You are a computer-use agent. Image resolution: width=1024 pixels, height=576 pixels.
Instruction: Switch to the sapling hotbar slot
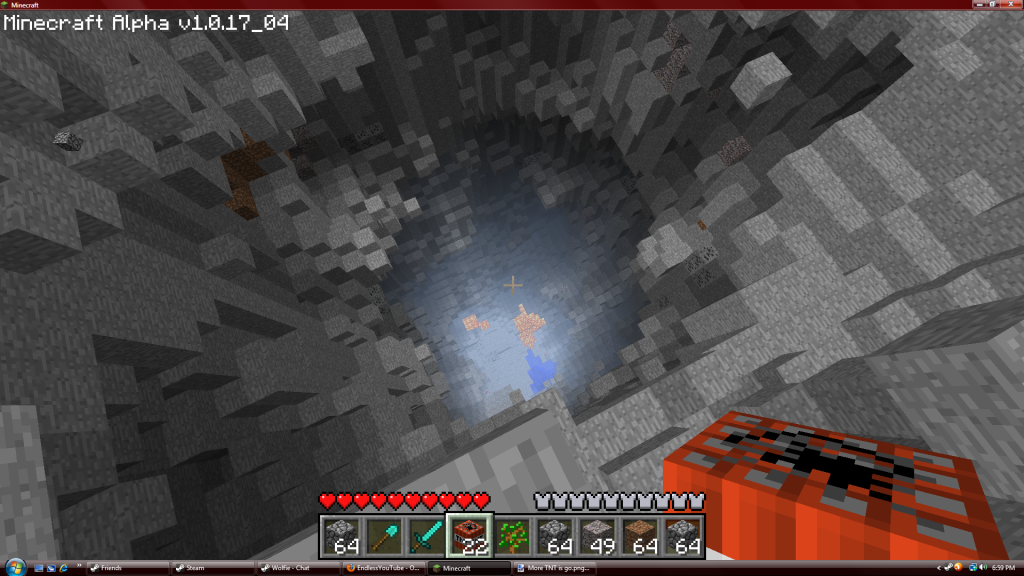[x=512, y=535]
